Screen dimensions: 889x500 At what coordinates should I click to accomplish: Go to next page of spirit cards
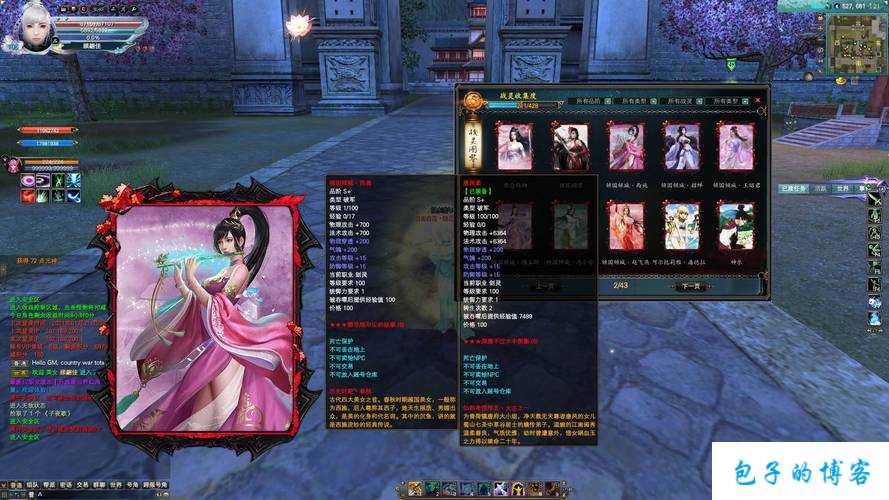[x=691, y=286]
